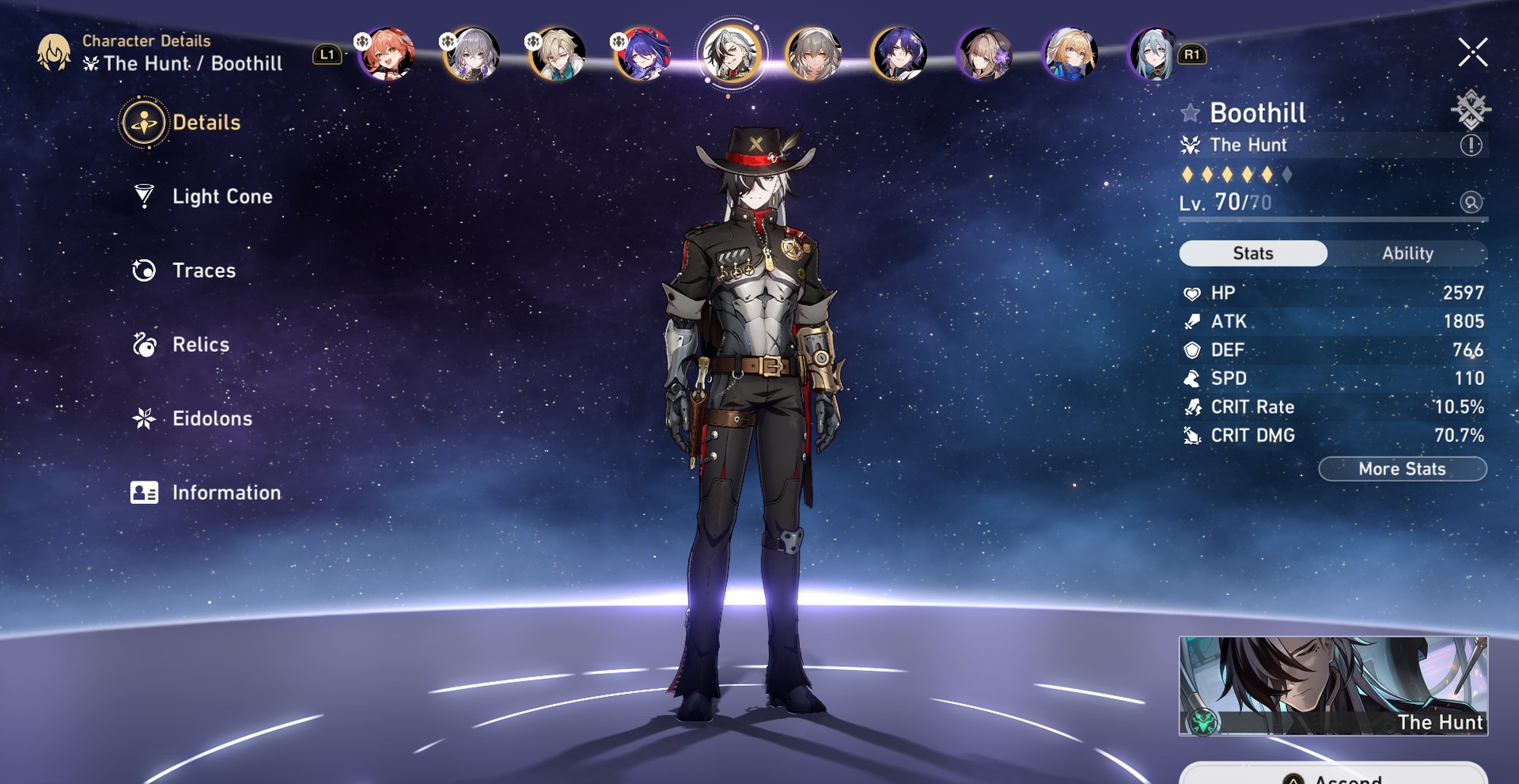Select the brown-haired portrait with purple flower
Image resolution: width=1519 pixels, height=784 pixels.
[984, 54]
